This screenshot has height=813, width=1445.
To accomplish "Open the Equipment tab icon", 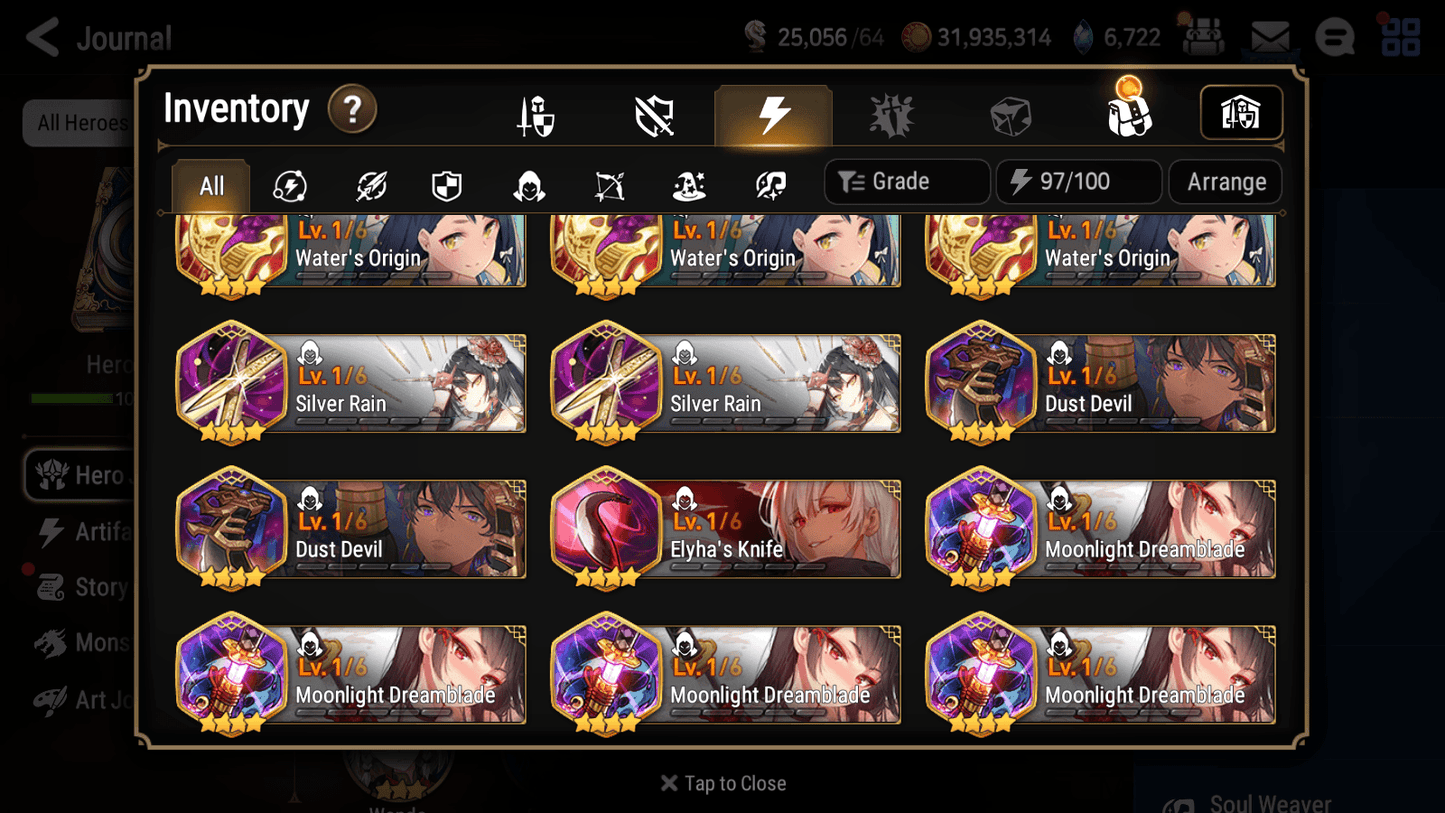I will [535, 114].
